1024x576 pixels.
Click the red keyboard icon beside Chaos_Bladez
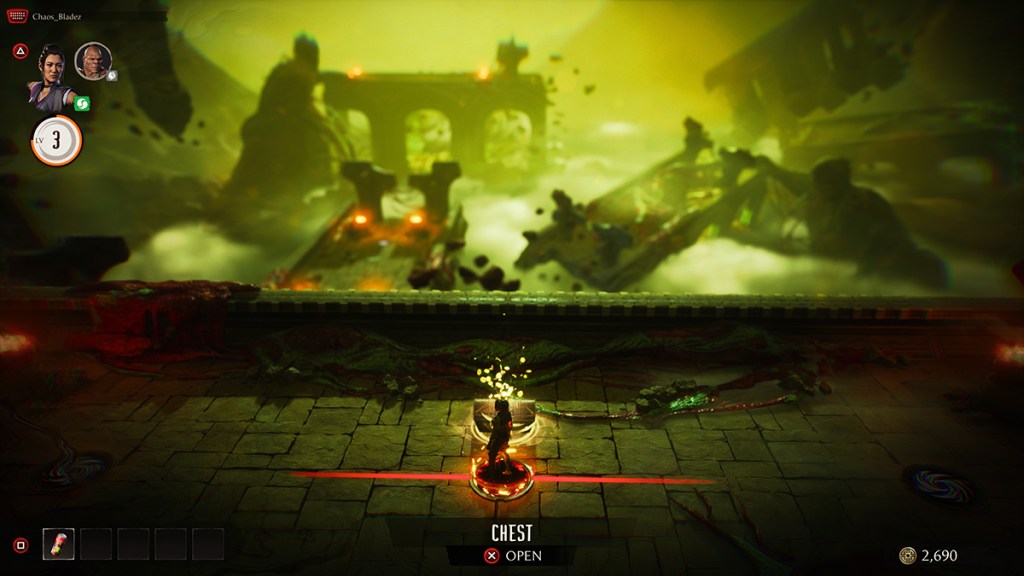(x=17, y=17)
